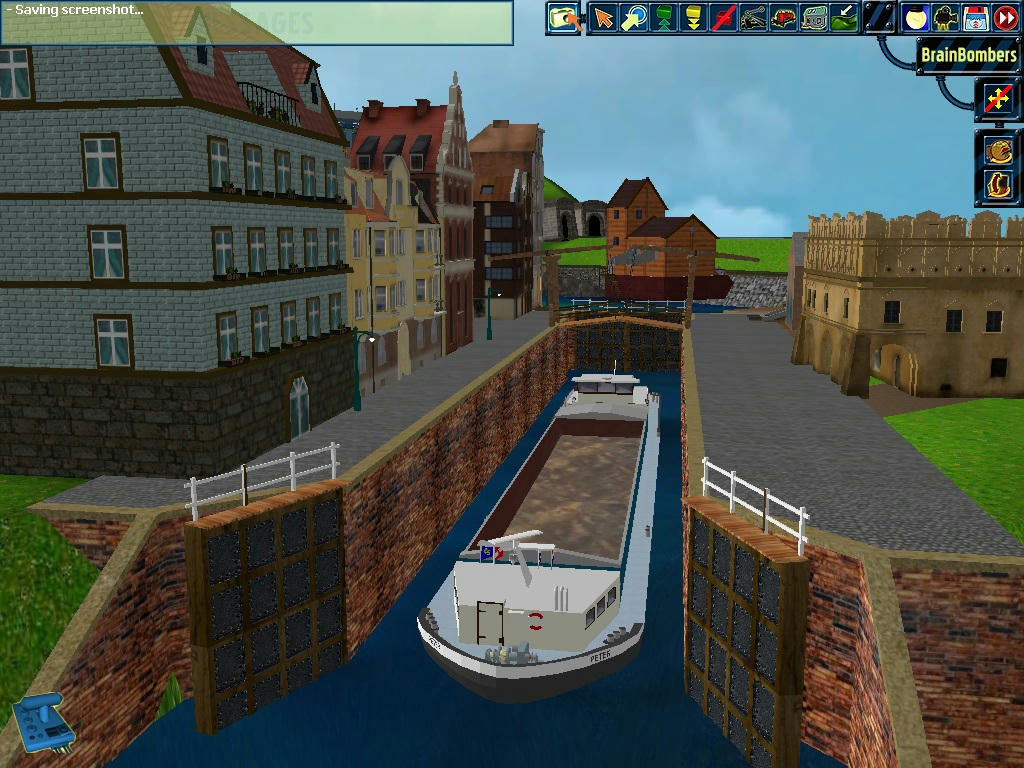Select the green terrain landscape tool
Screen dimensions: 1024x768
click(845, 18)
